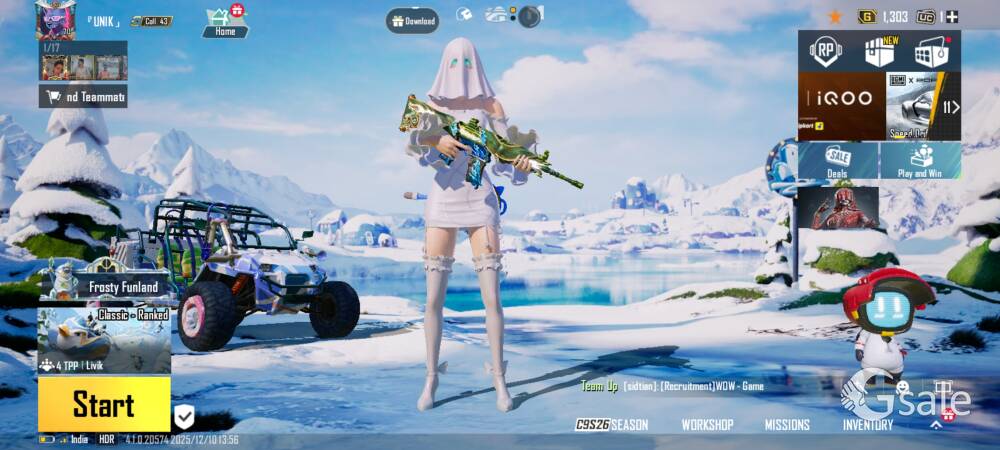Open the crate icon marked NEW
The image size is (1000, 450).
click(x=879, y=51)
